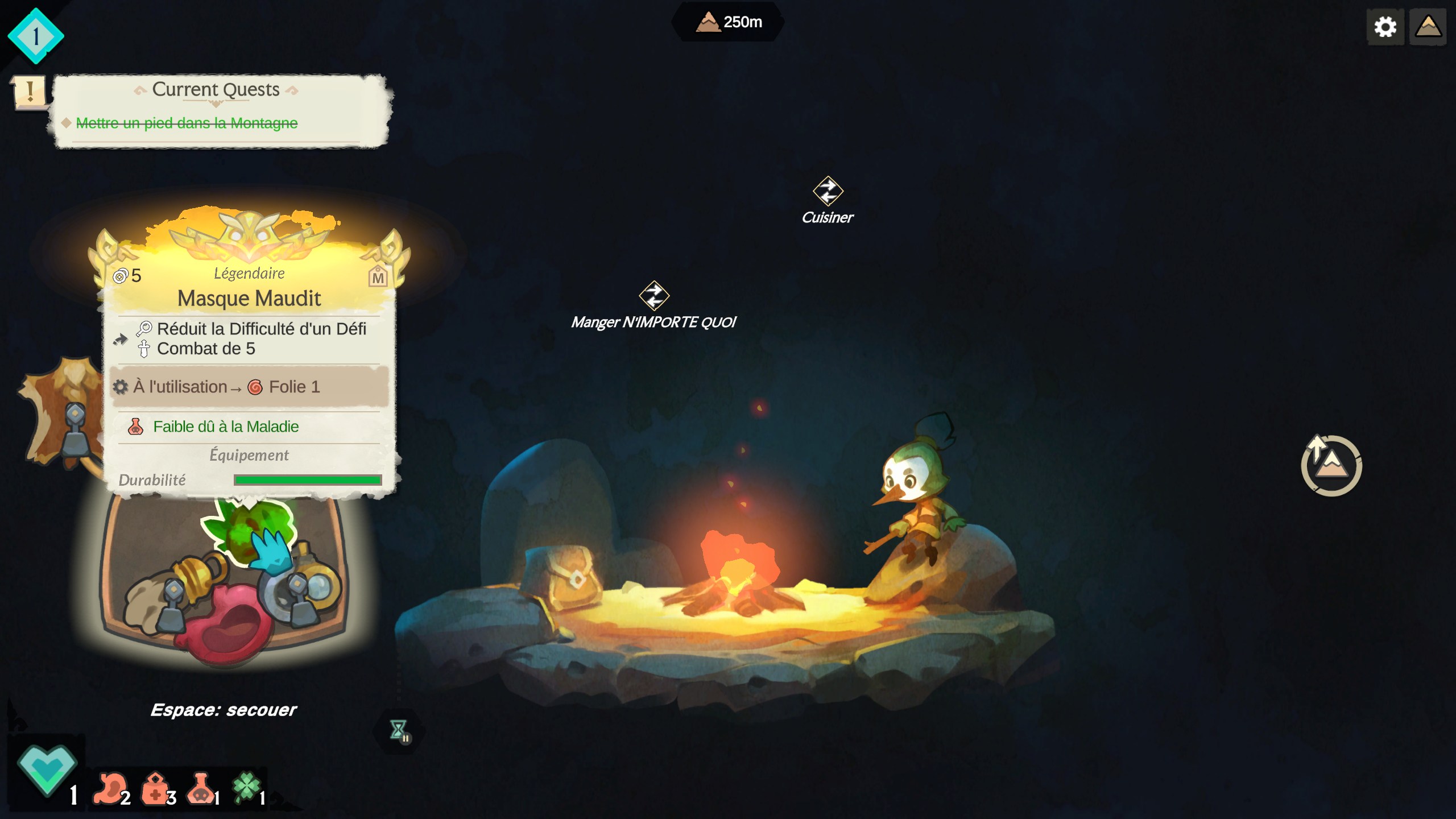This screenshot has height=819, width=1456.
Task: Choose the Cuisiner action
Action: click(x=828, y=200)
